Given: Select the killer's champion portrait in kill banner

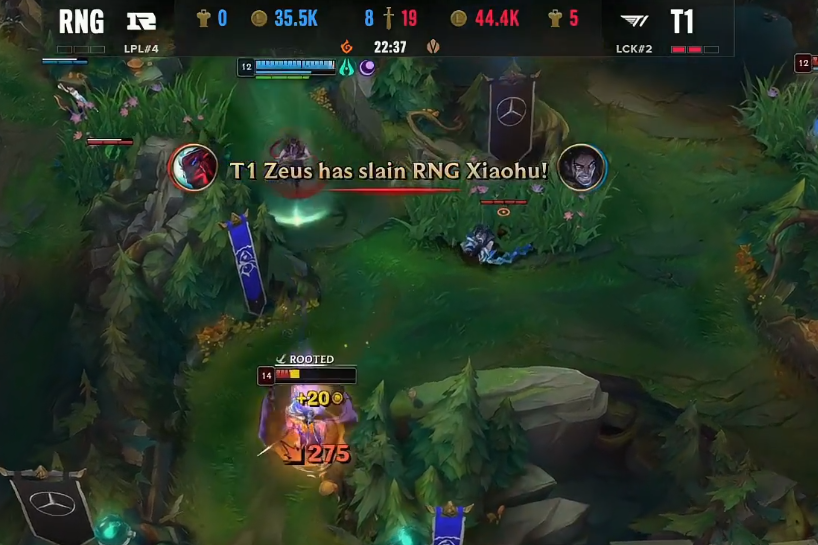Looking at the screenshot, I should 194,167.
